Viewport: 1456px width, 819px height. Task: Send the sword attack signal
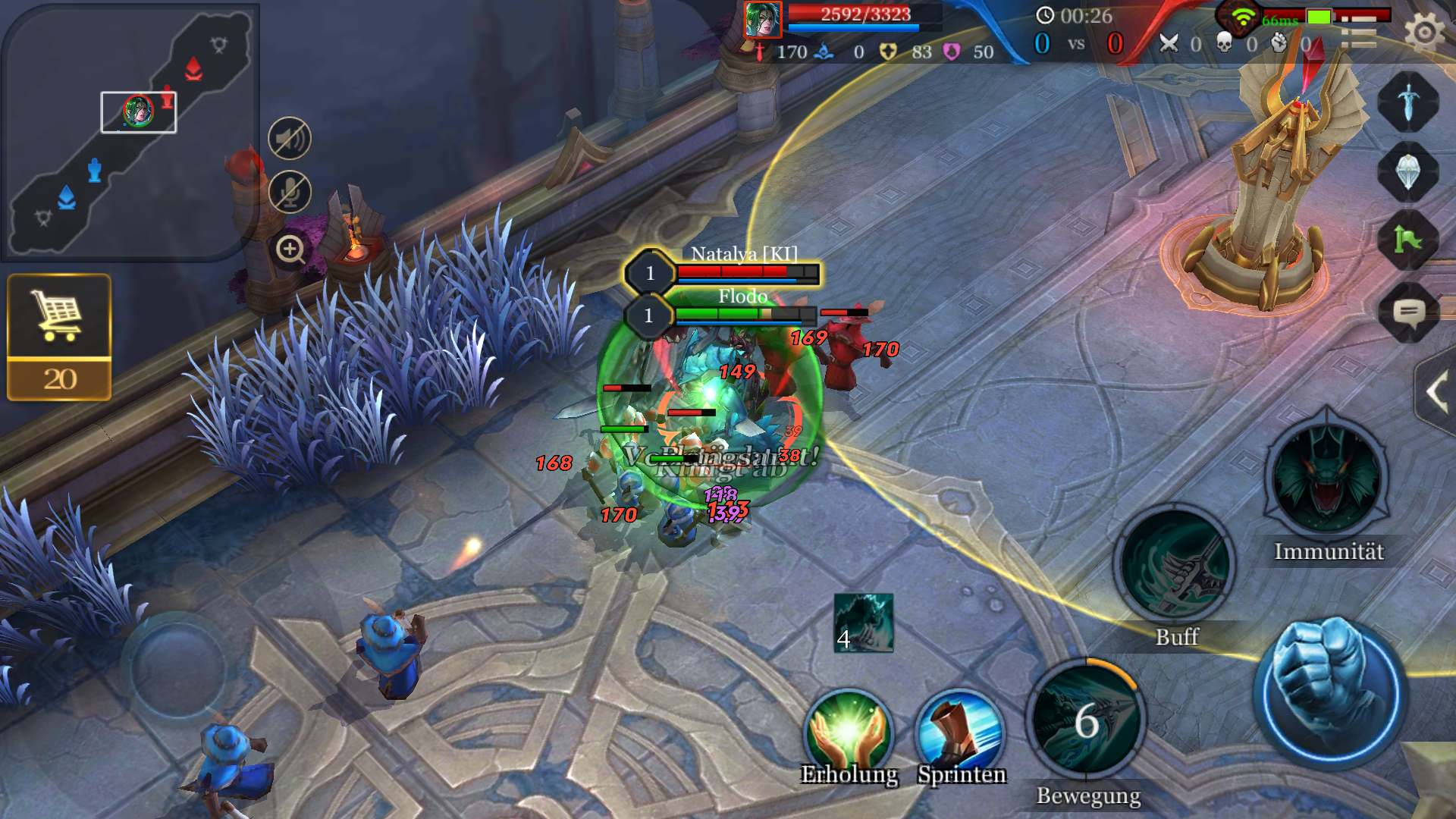pos(1408,102)
